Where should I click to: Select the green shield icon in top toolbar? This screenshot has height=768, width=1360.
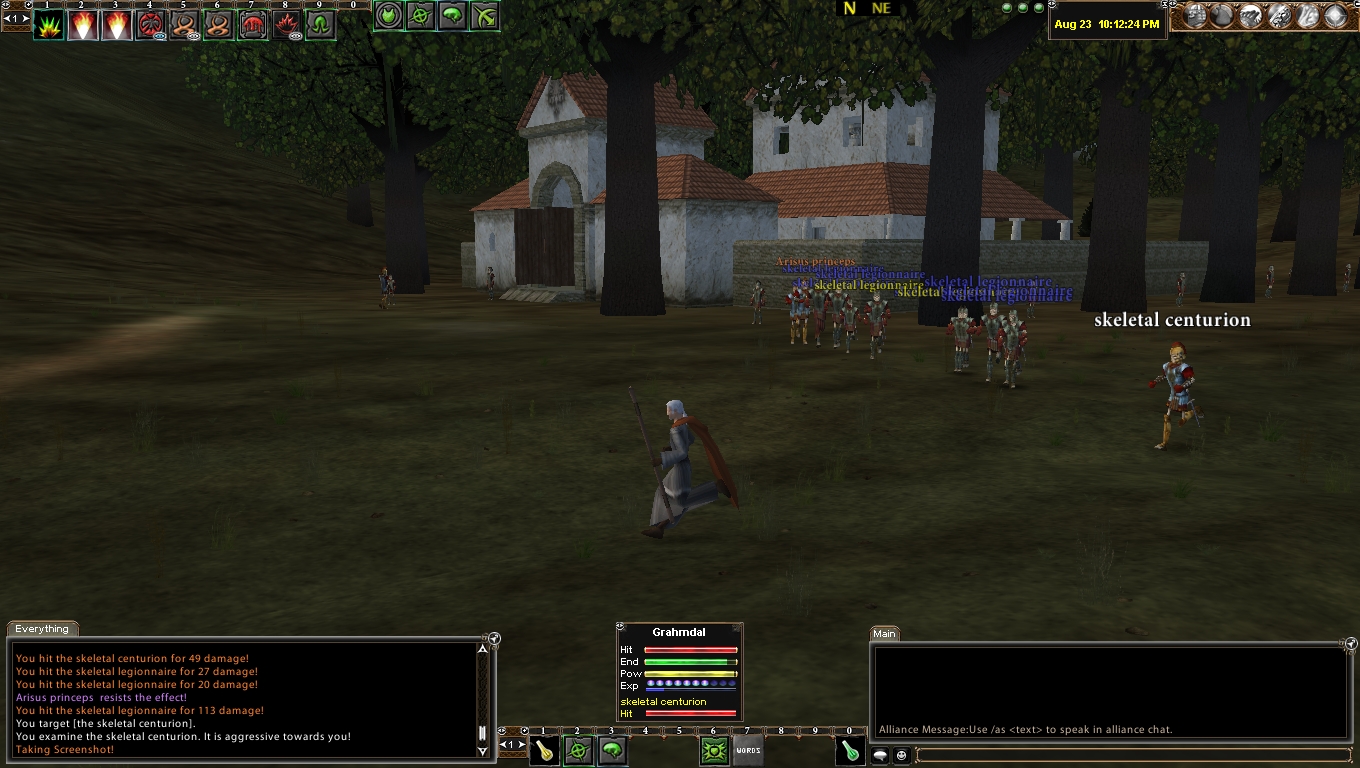coord(388,16)
